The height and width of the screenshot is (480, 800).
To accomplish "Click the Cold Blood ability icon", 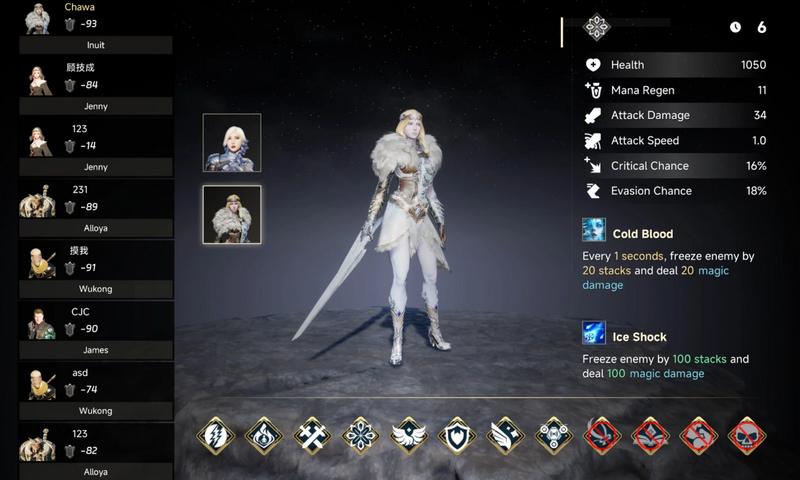I will point(595,230).
